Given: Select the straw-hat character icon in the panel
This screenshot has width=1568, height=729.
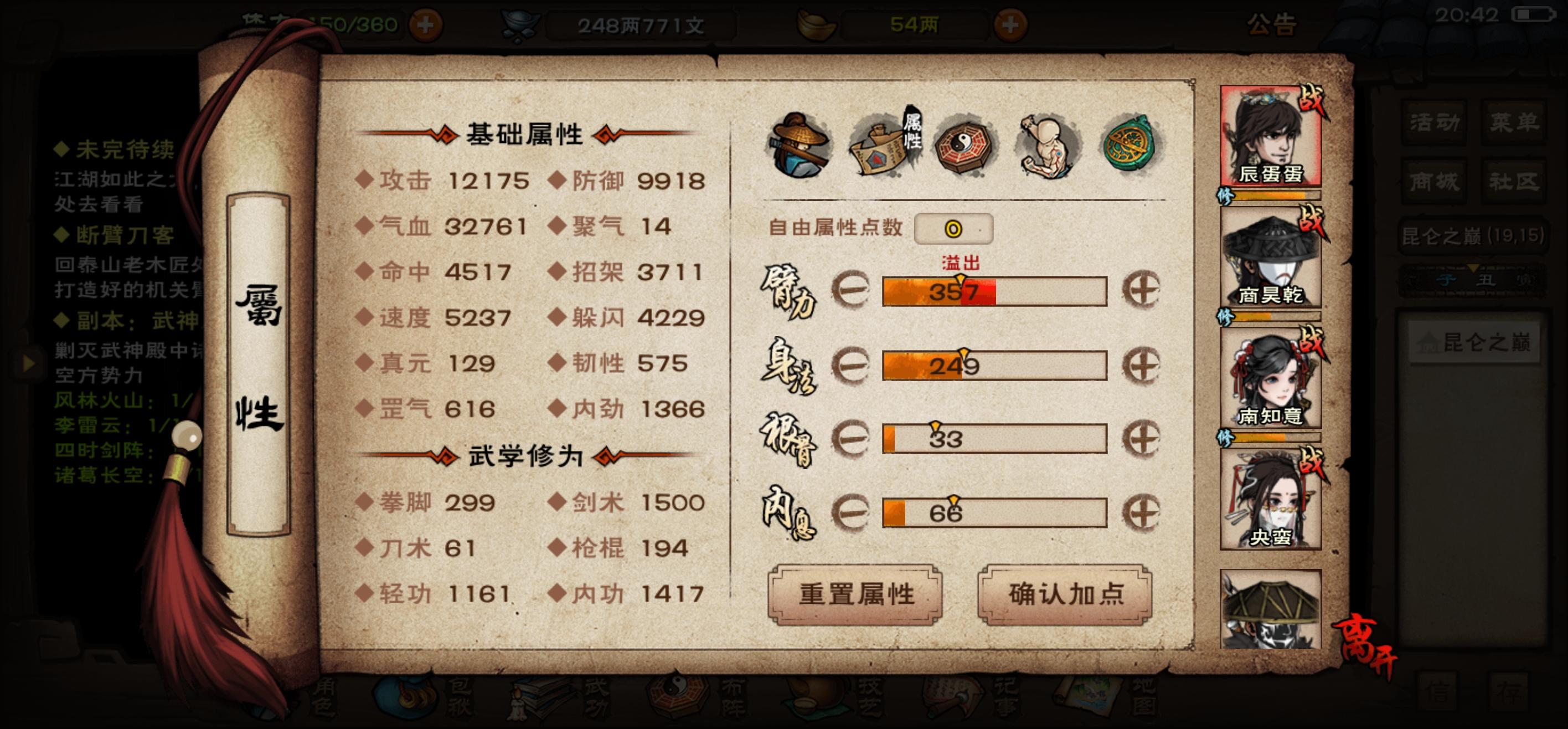Looking at the screenshot, I should click(x=801, y=148).
